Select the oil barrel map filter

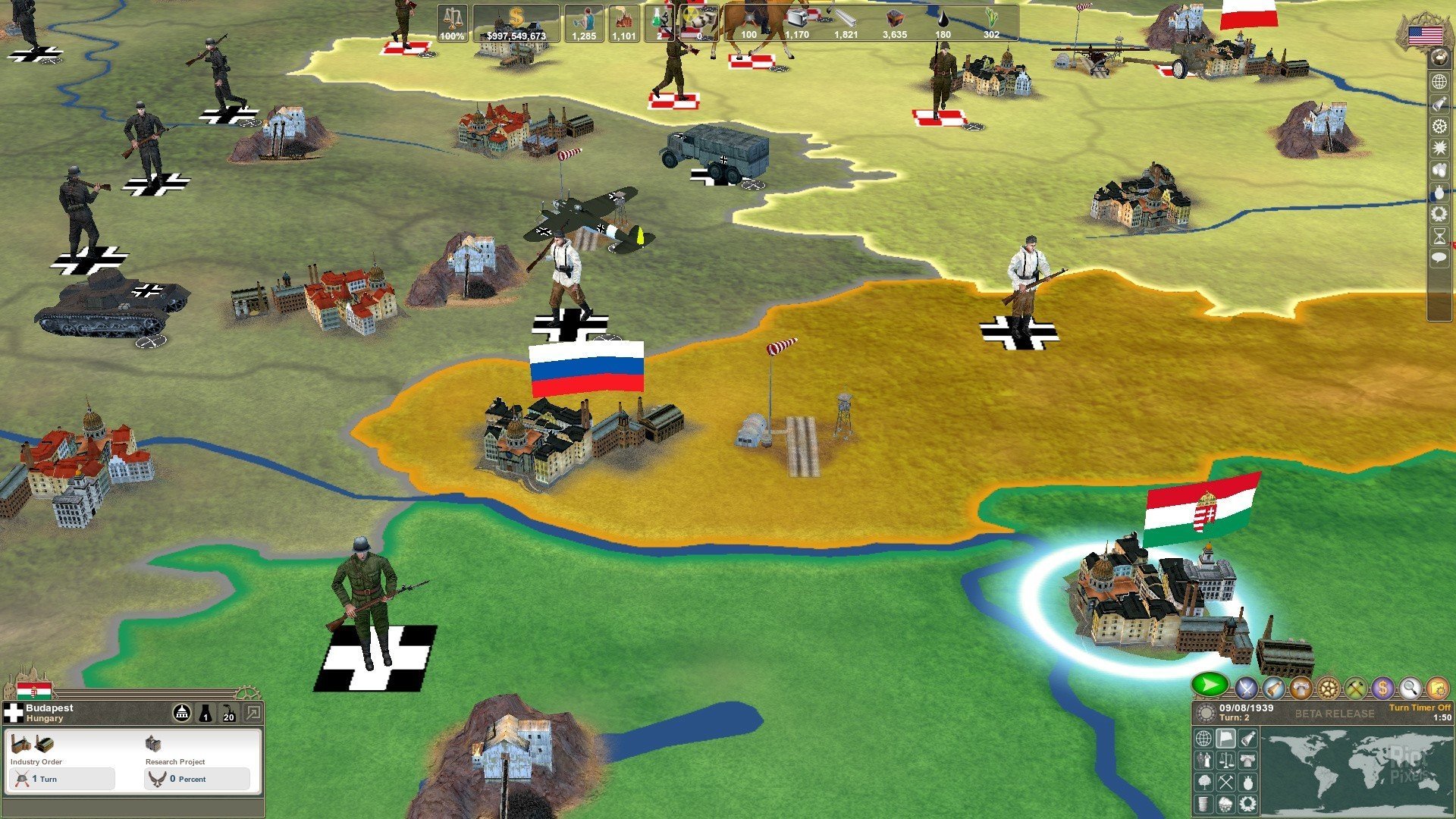[x=1204, y=803]
